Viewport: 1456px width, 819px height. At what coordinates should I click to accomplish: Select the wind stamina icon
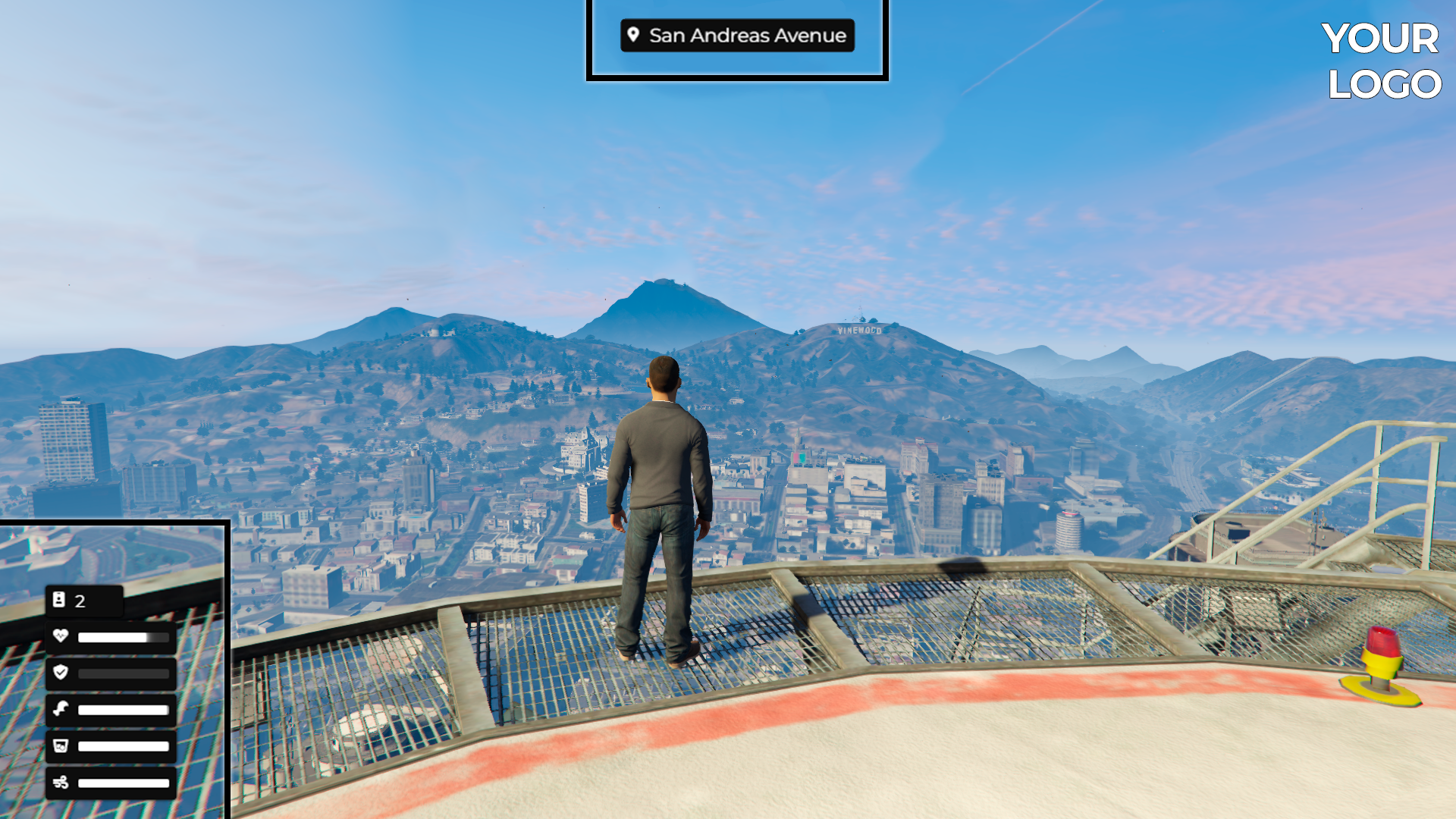click(x=61, y=782)
